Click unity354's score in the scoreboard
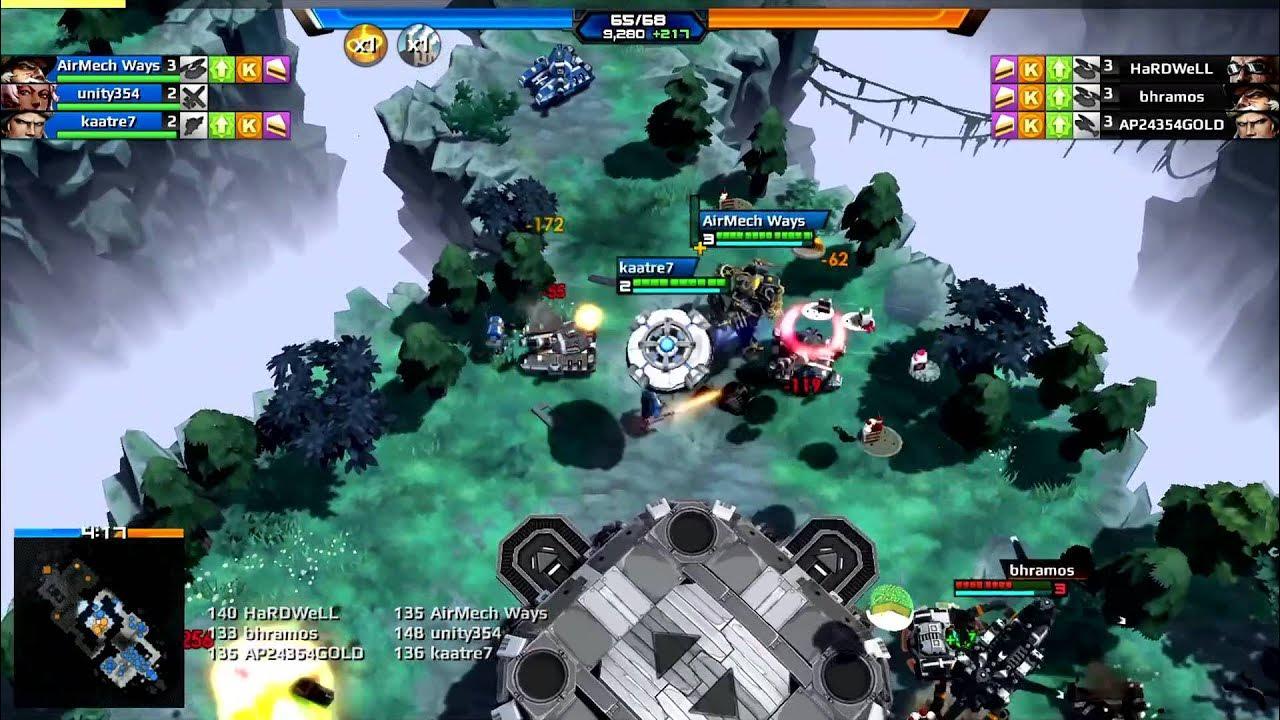Viewport: 1280px width, 720px height. point(407,632)
